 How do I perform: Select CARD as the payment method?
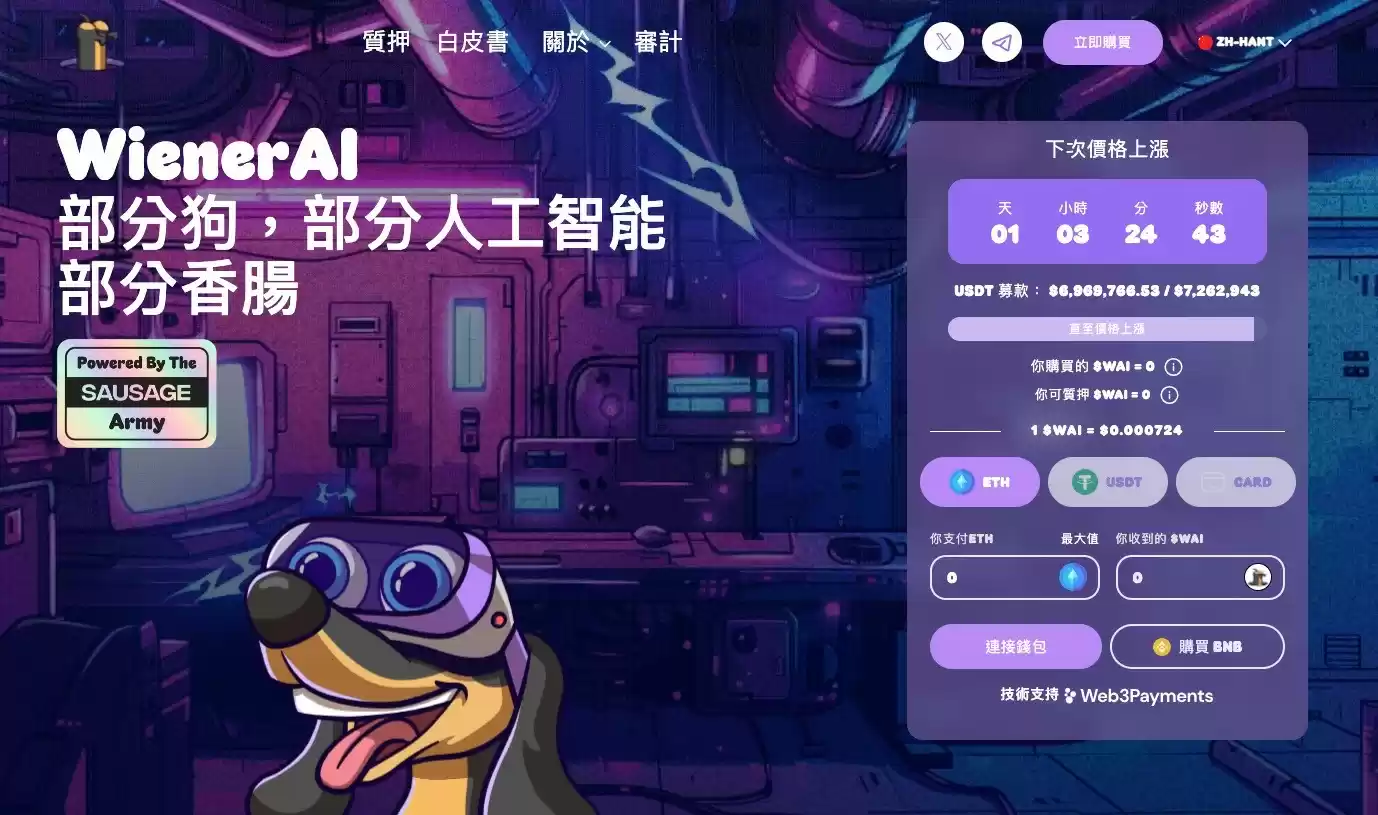[1236, 482]
